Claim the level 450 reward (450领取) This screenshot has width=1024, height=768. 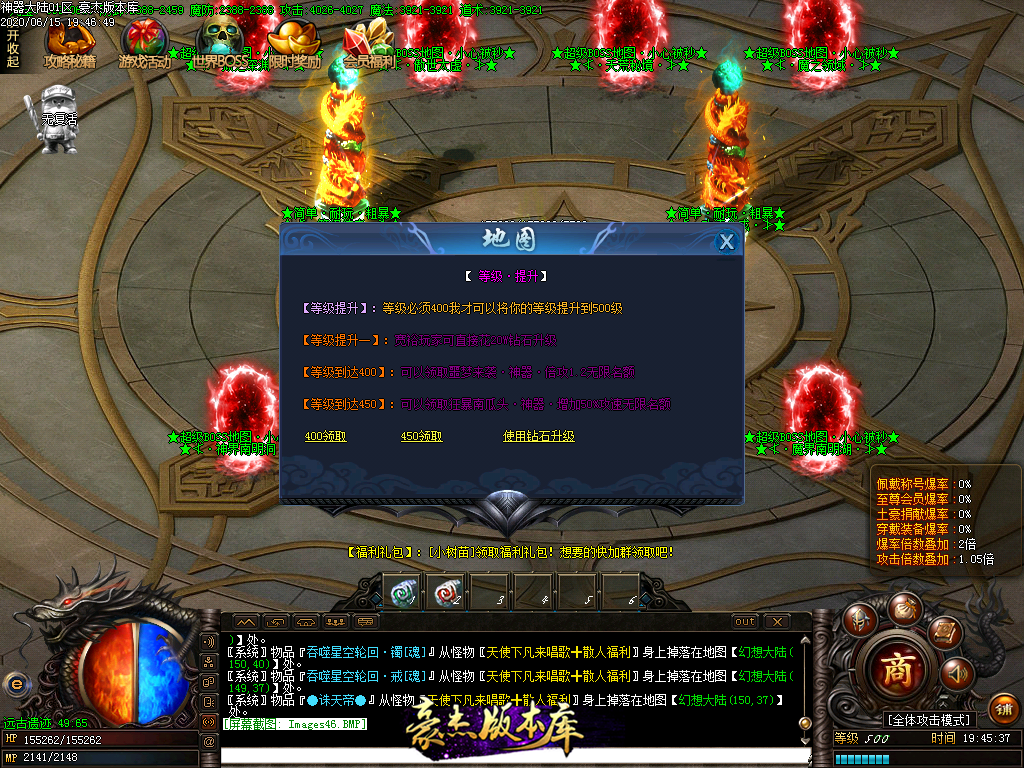click(421, 437)
